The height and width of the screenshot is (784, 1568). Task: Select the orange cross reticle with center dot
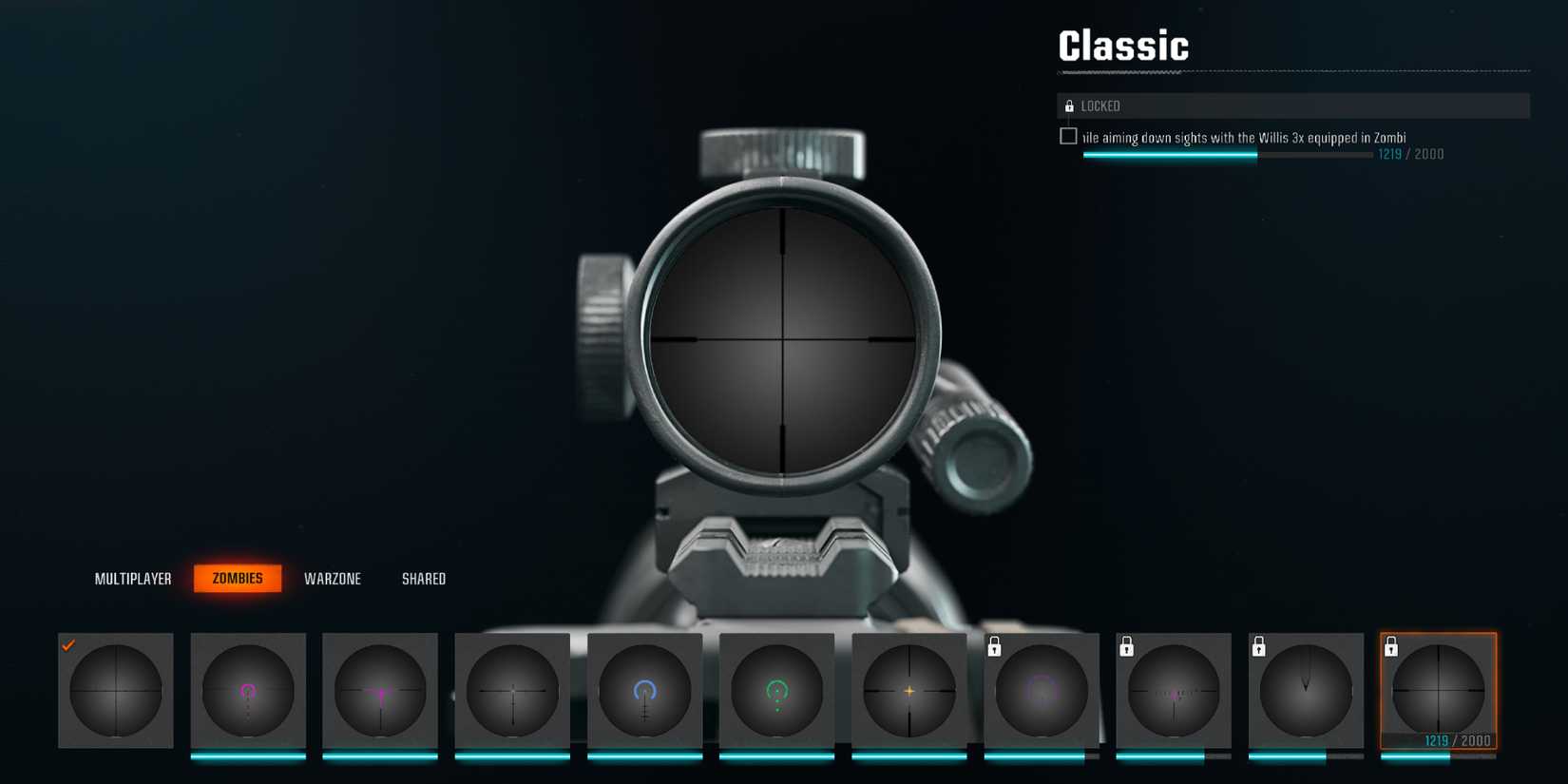coord(909,692)
